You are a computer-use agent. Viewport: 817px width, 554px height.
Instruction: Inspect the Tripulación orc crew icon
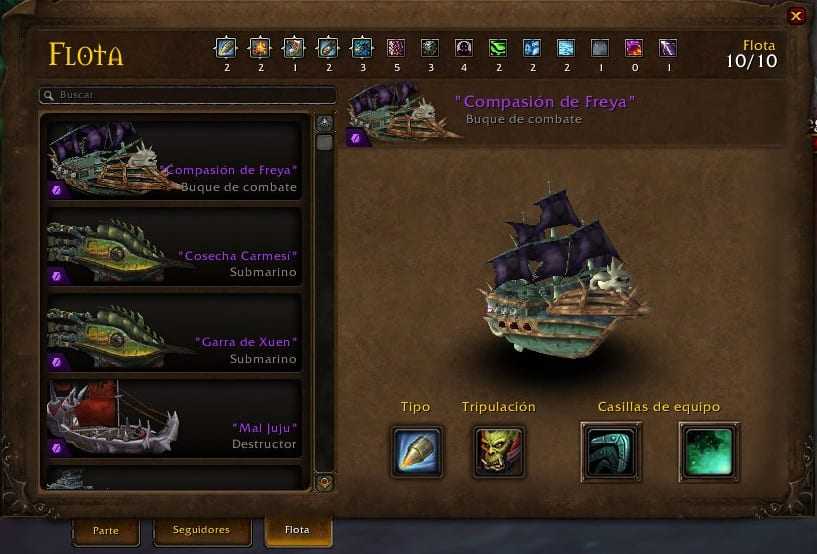coord(499,451)
